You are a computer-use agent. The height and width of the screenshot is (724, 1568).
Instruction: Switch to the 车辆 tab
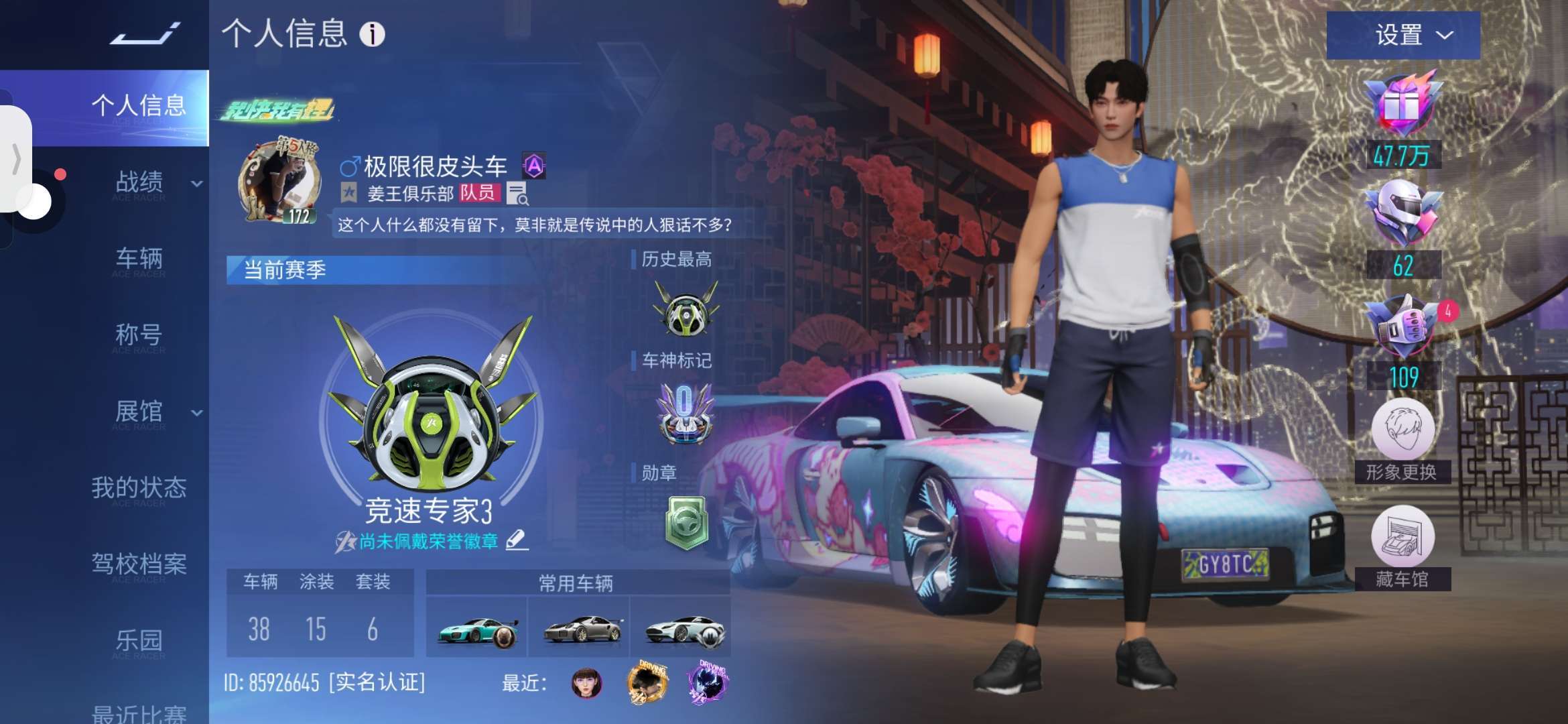pyautogui.click(x=139, y=259)
